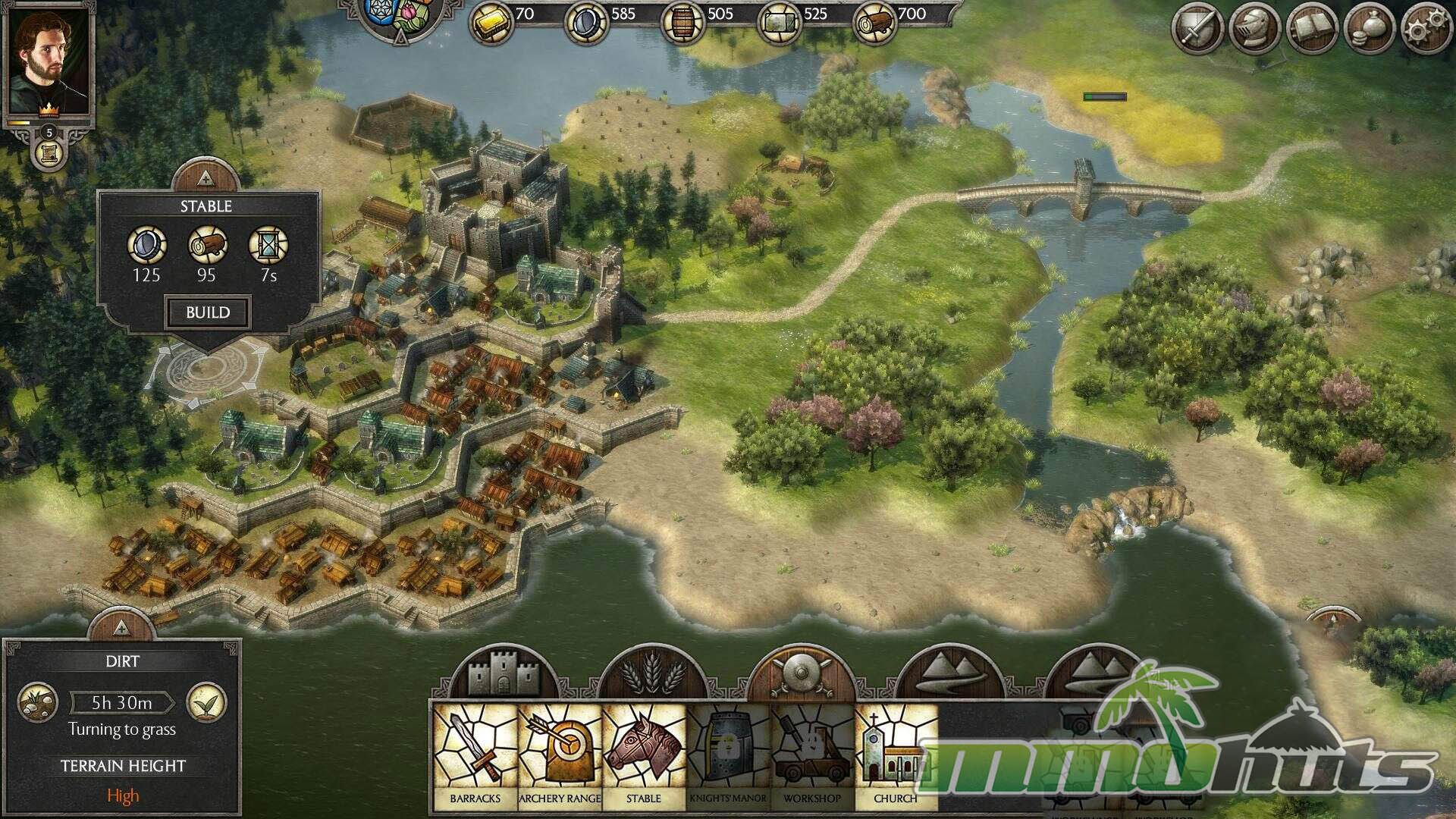This screenshot has height=819, width=1456.
Task: Select the locked Knights' Manor tile
Action: tap(728, 755)
